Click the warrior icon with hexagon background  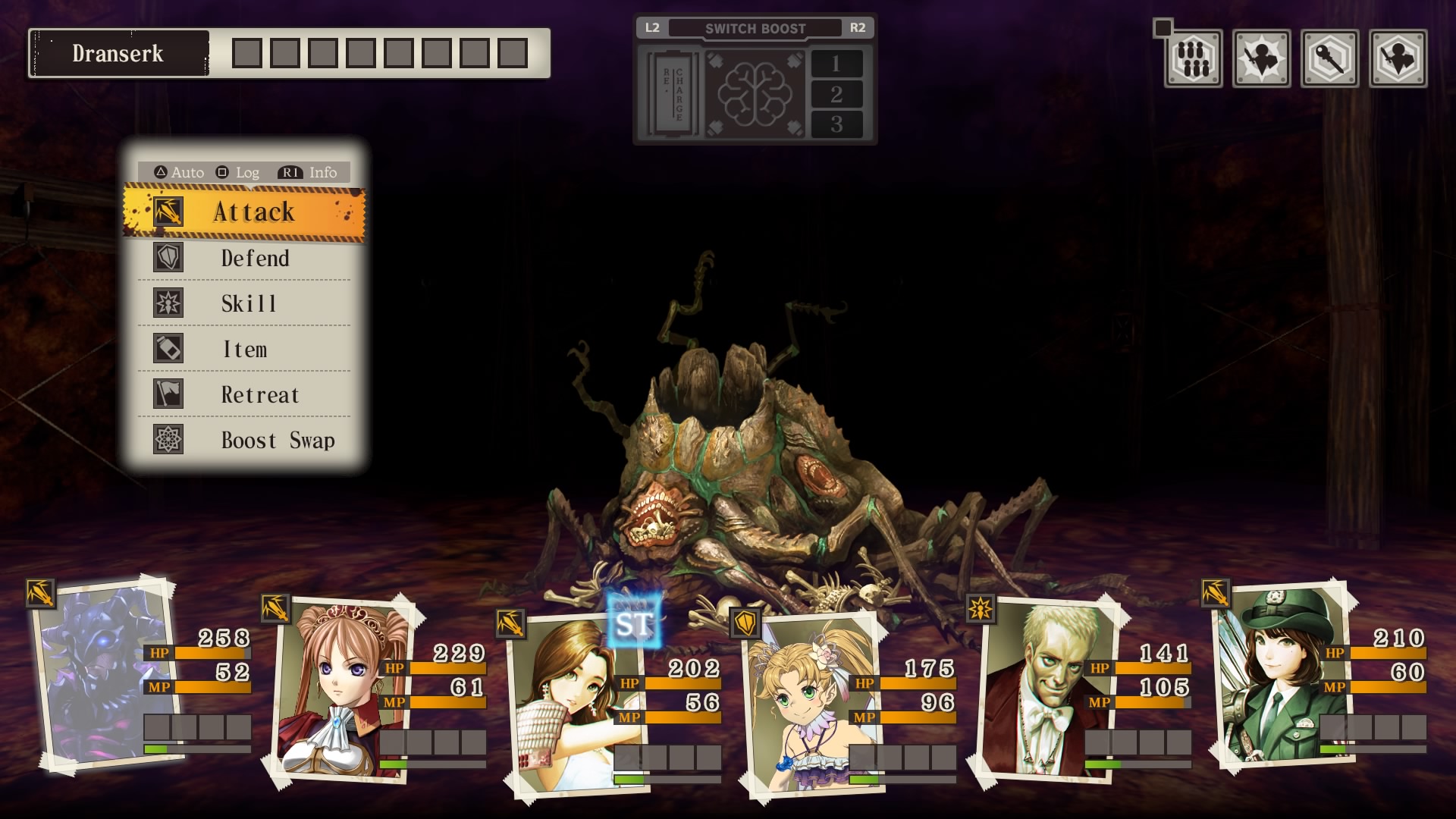coord(1398,58)
